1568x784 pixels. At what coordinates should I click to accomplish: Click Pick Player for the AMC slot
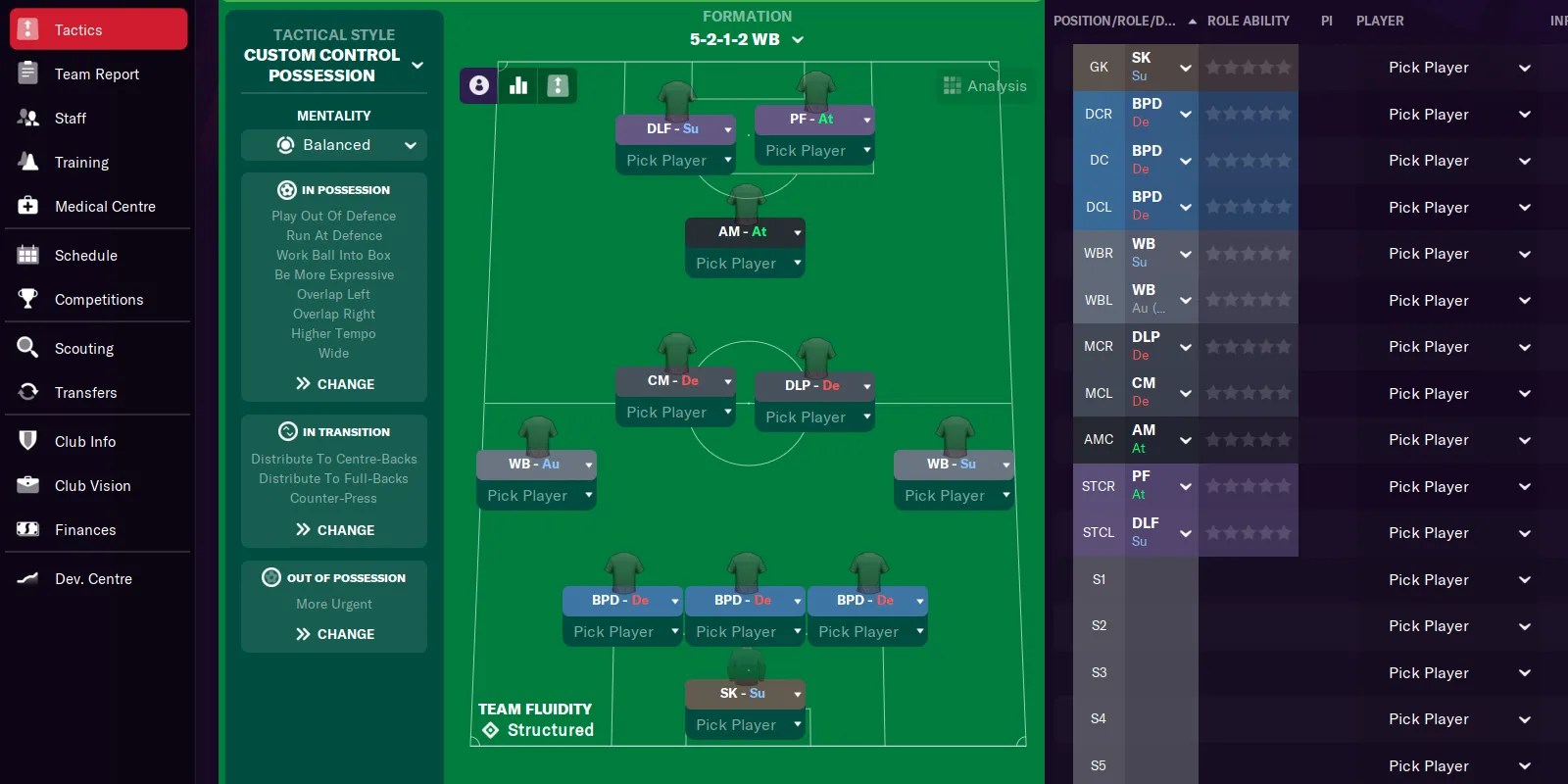[1429, 439]
